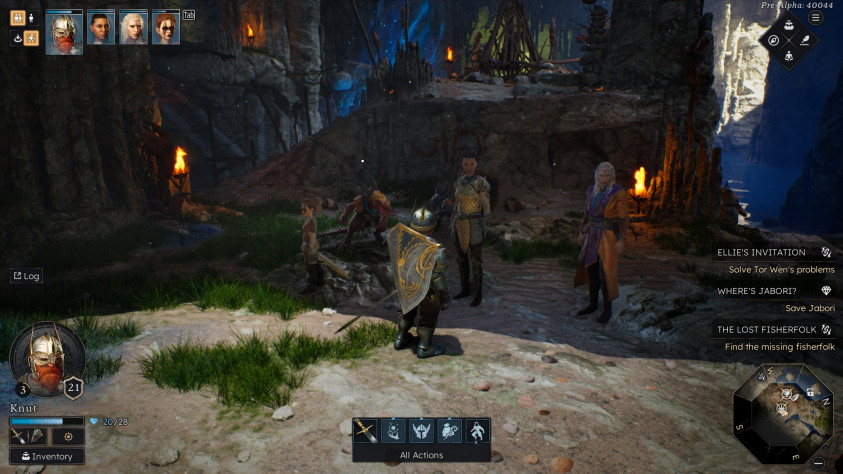Open the Log panel
843x474 pixels.
point(27,276)
